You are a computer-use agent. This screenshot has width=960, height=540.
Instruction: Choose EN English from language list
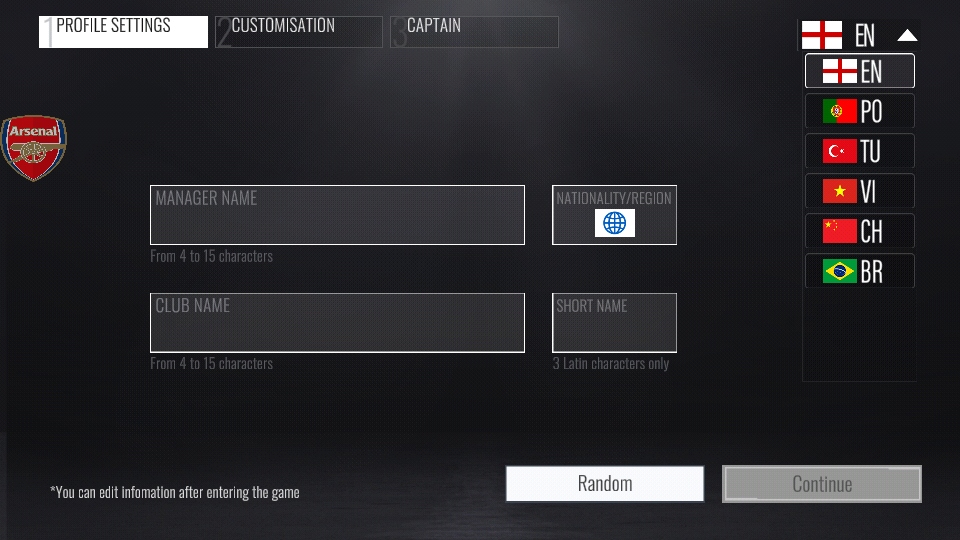click(859, 71)
